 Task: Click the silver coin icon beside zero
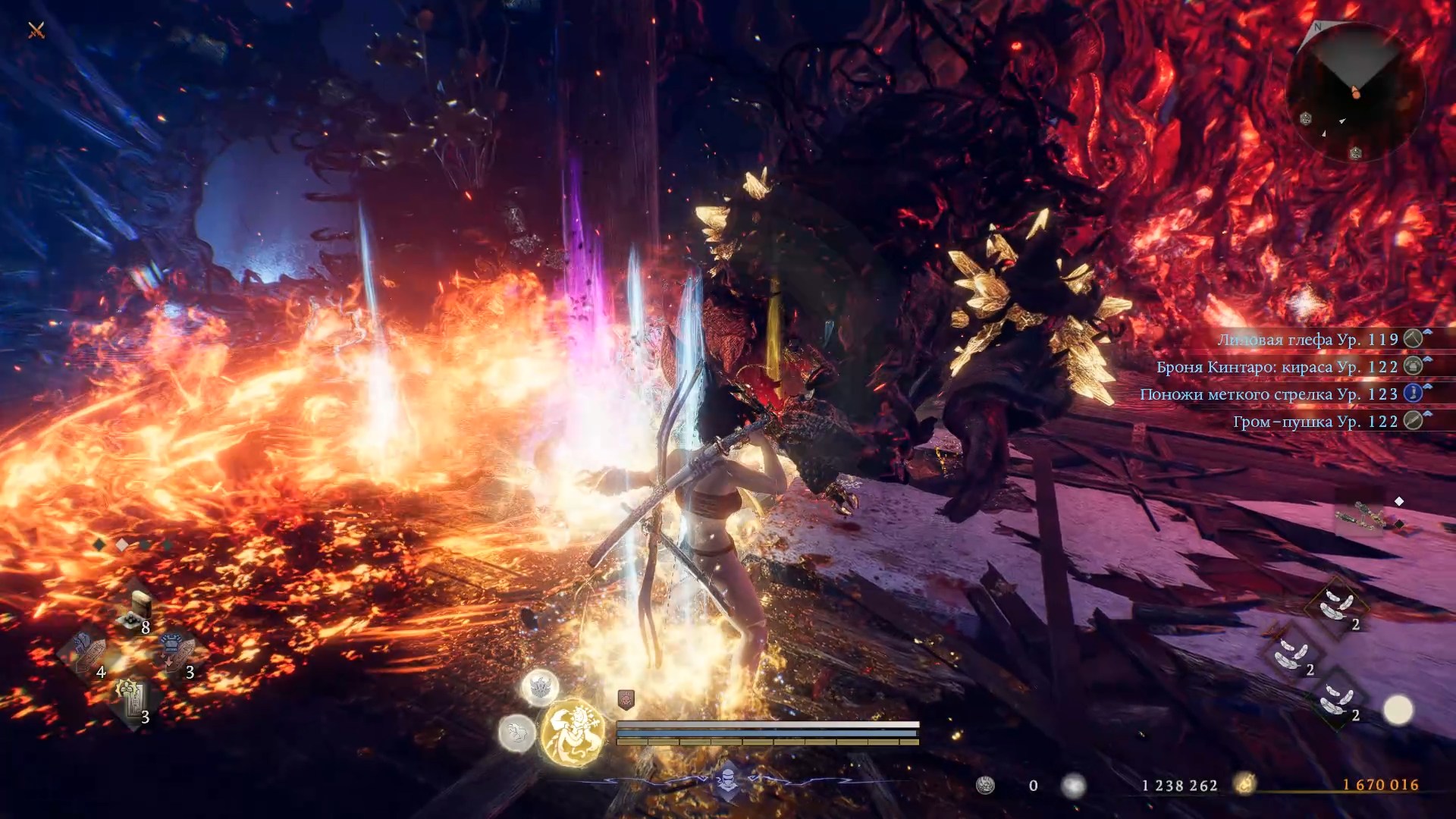click(985, 786)
